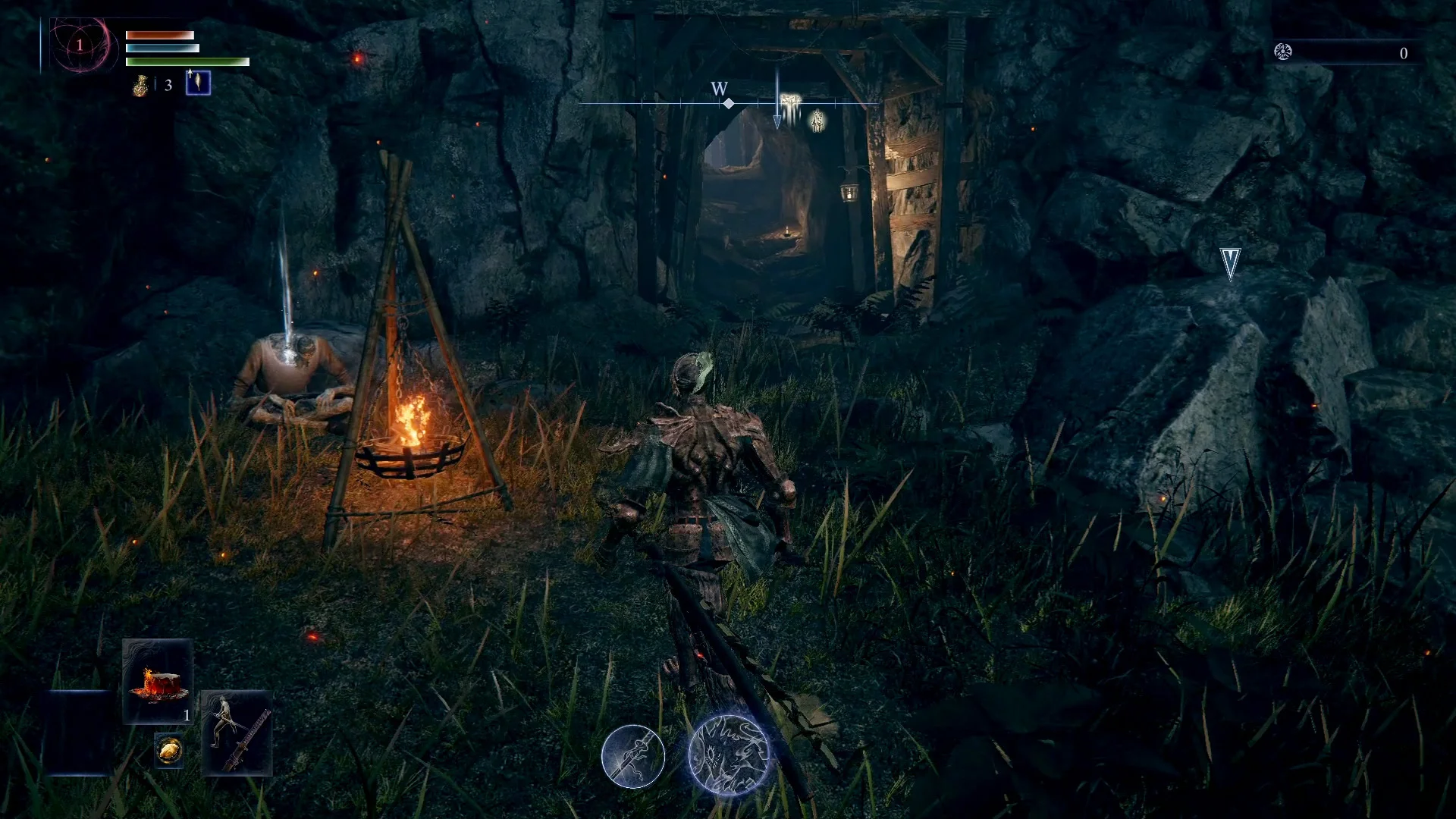Click the green stamina bar
The image size is (1456, 819).
coord(186,62)
